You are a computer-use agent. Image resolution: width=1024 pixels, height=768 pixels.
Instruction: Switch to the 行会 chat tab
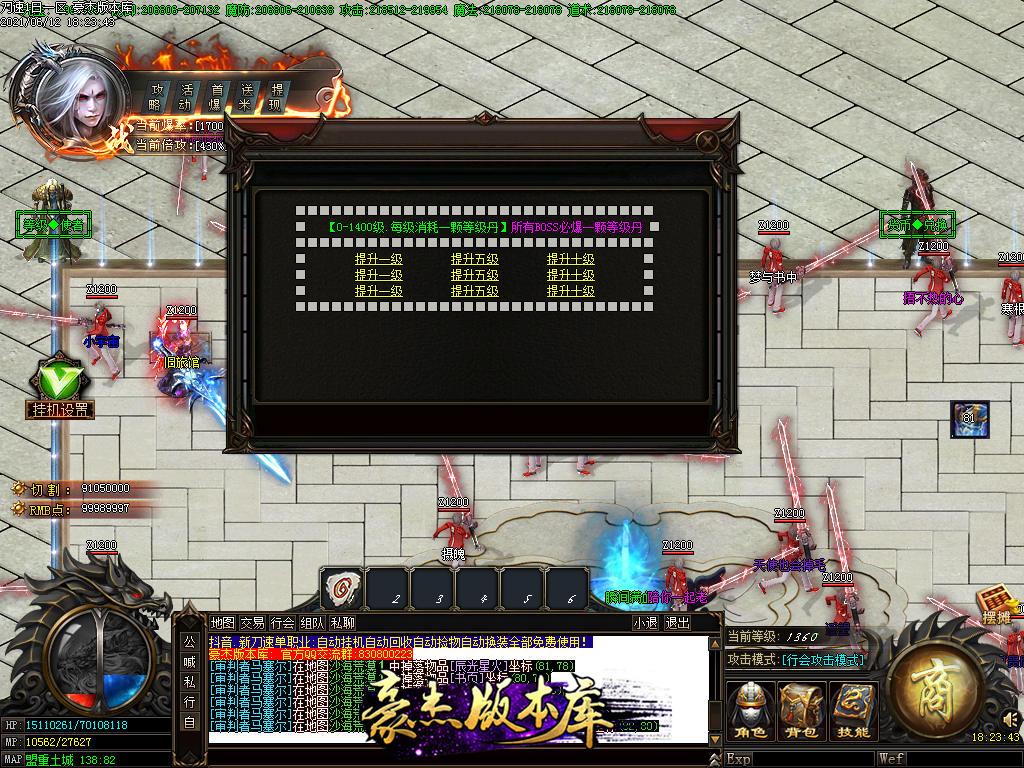coord(283,622)
